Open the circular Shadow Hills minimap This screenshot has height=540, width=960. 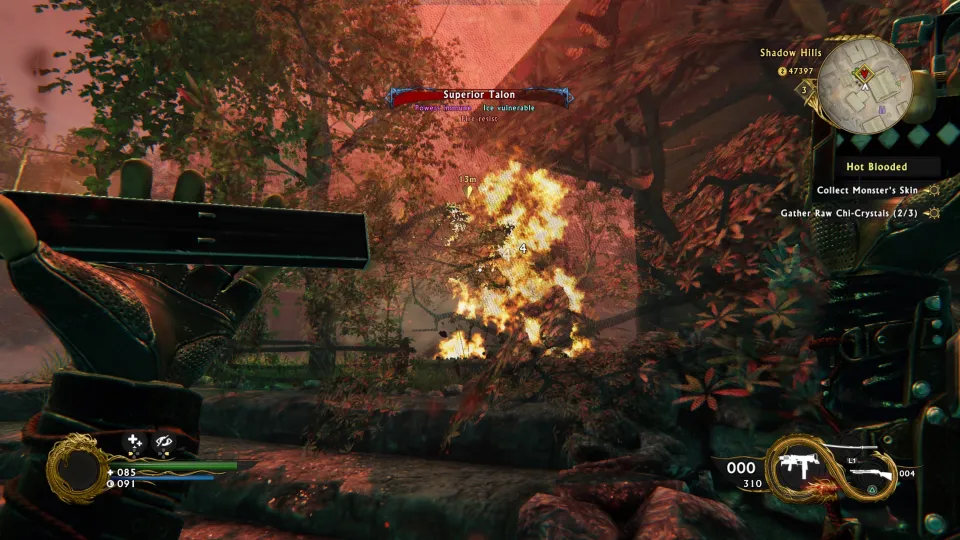[x=864, y=84]
